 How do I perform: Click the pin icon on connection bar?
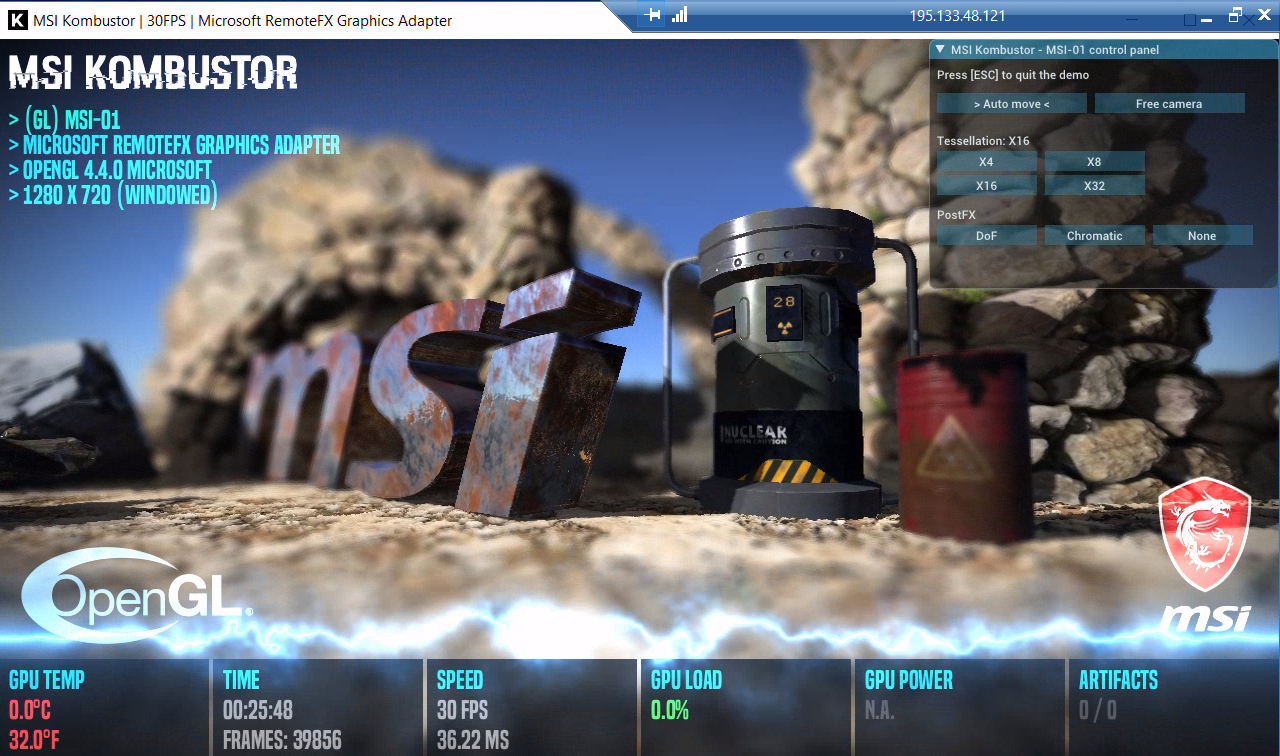(x=653, y=15)
